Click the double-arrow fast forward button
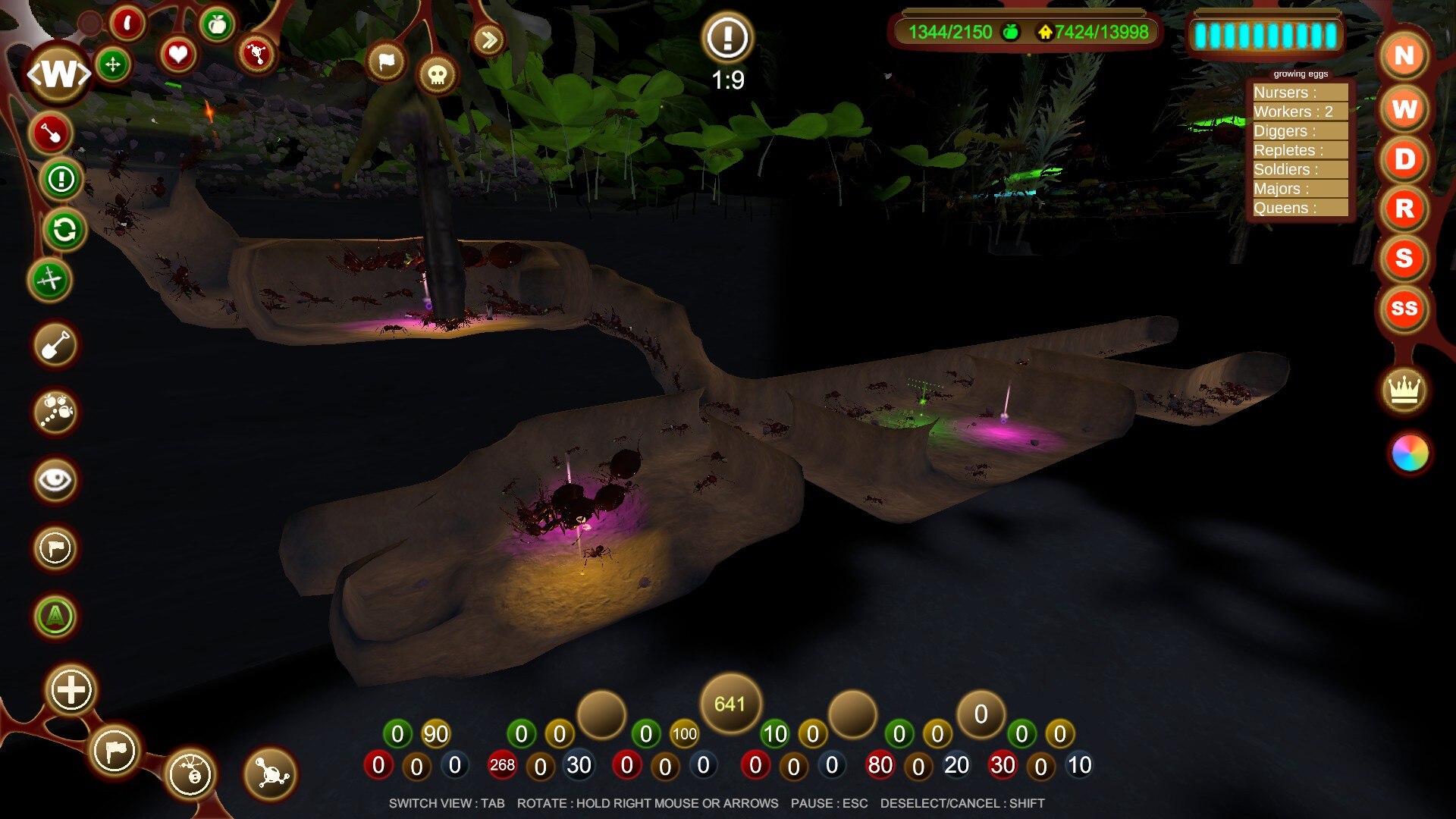 click(489, 39)
